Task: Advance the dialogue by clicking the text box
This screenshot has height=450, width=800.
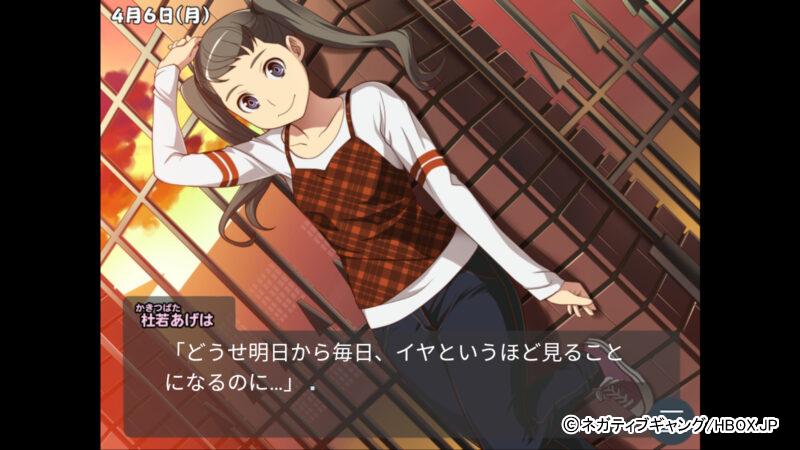Action: [400, 370]
